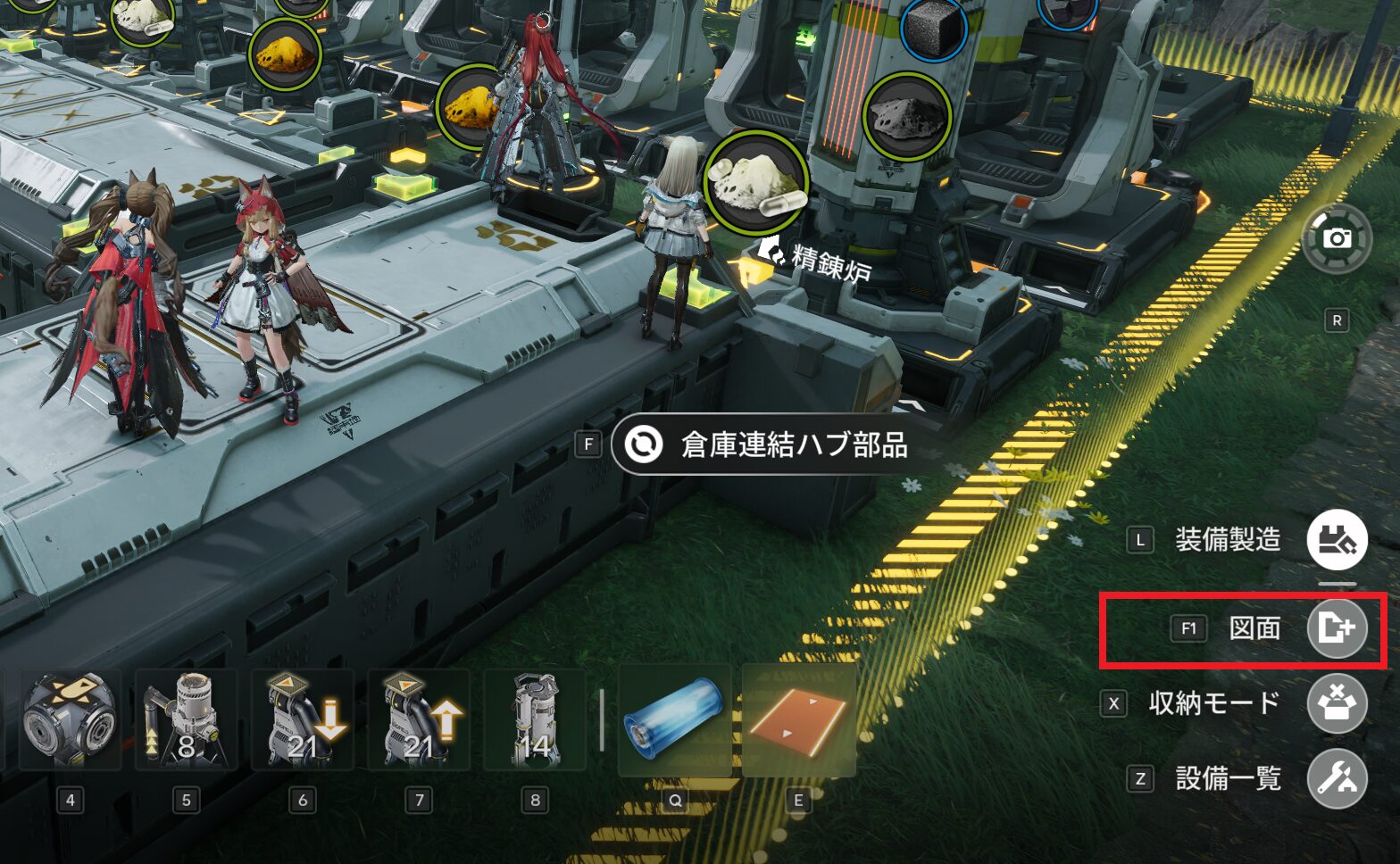Open 装備製造 equipment crafting
This screenshot has height=864, width=1400.
[x=1337, y=540]
